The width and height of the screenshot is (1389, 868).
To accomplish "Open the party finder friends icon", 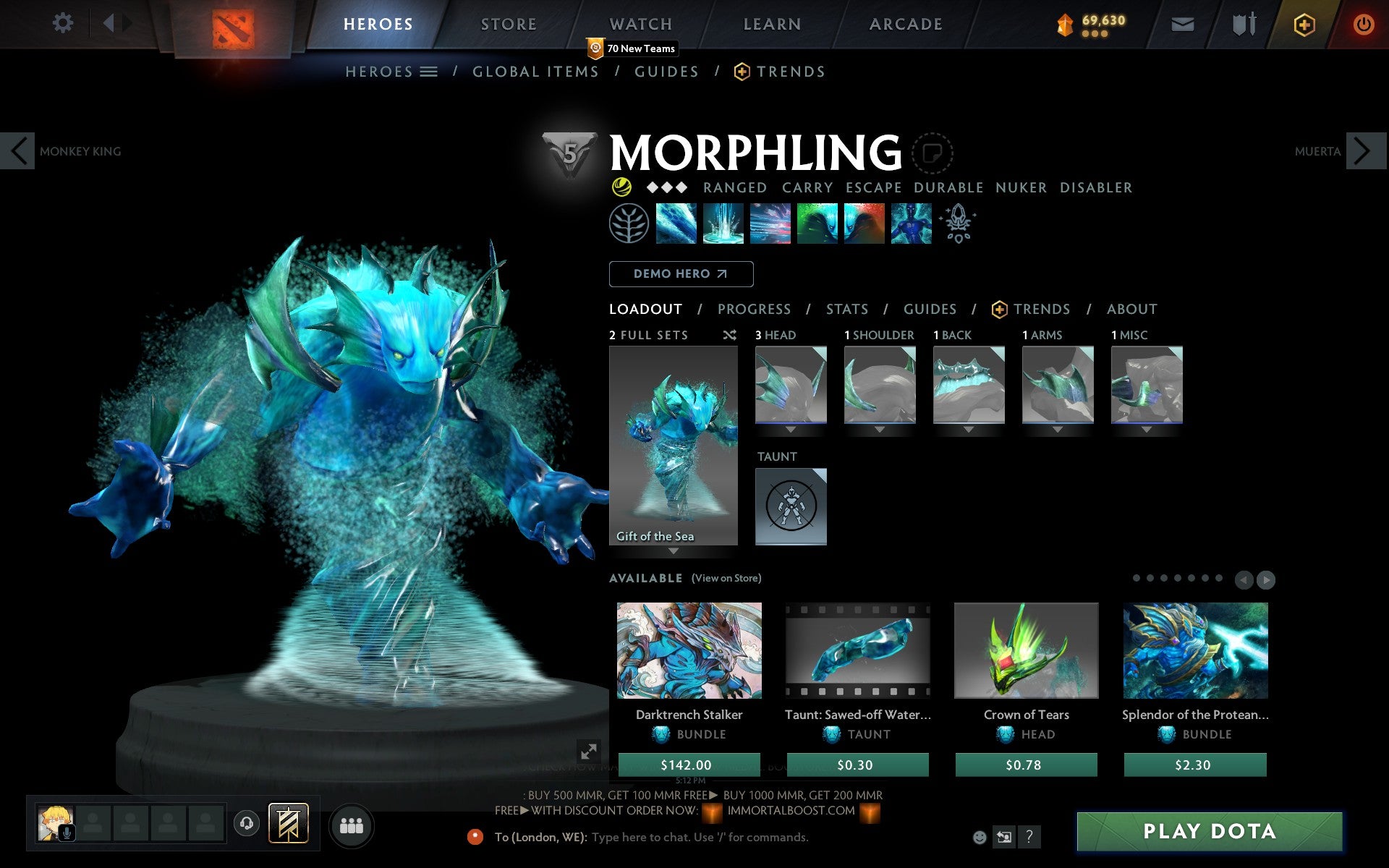I will point(352,825).
